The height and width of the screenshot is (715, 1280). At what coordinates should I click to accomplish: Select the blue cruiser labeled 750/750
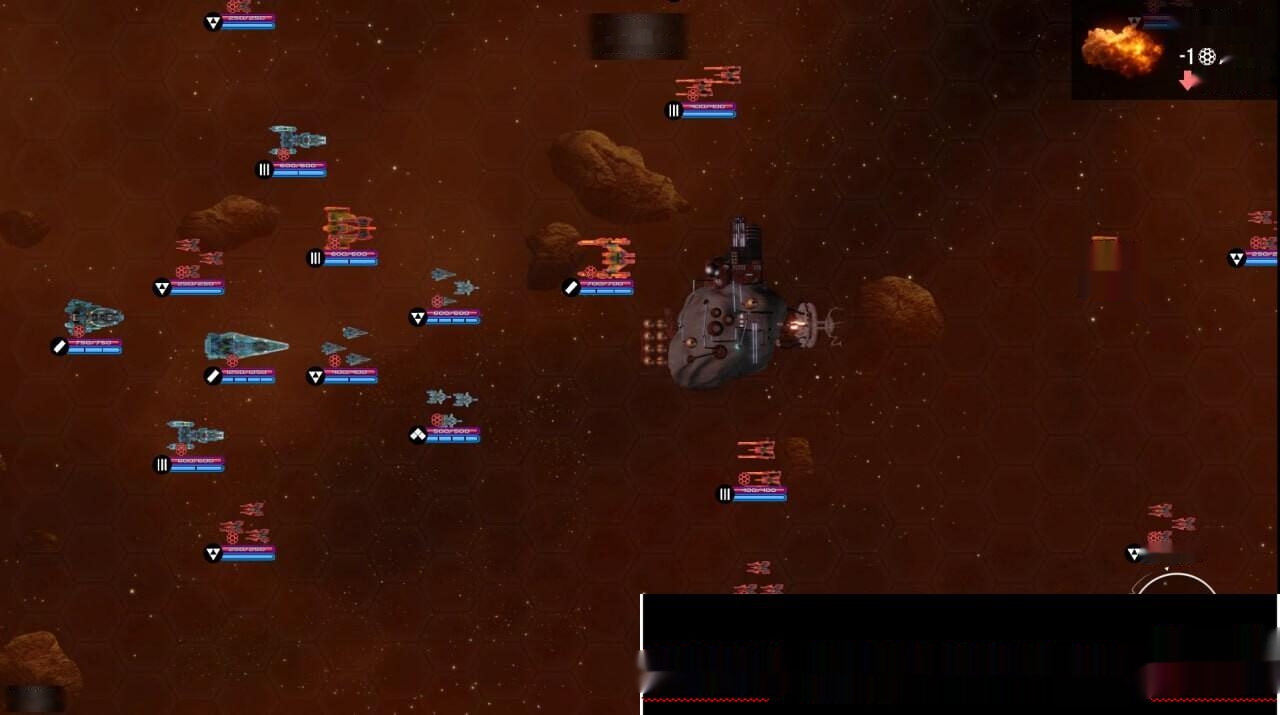93,317
